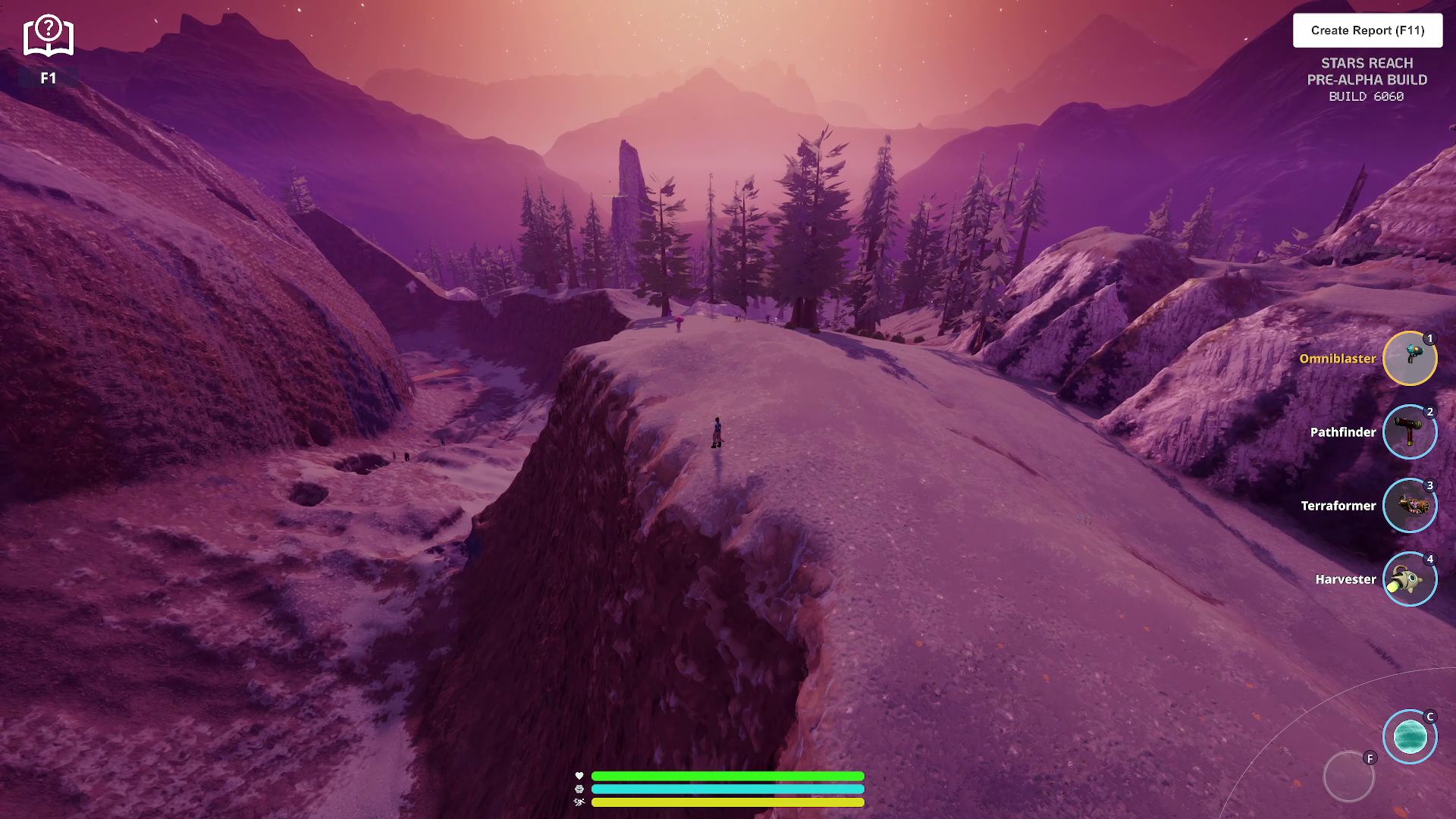Image resolution: width=1456 pixels, height=819 pixels.
Task: Click the Create Report button
Action: [x=1367, y=30]
